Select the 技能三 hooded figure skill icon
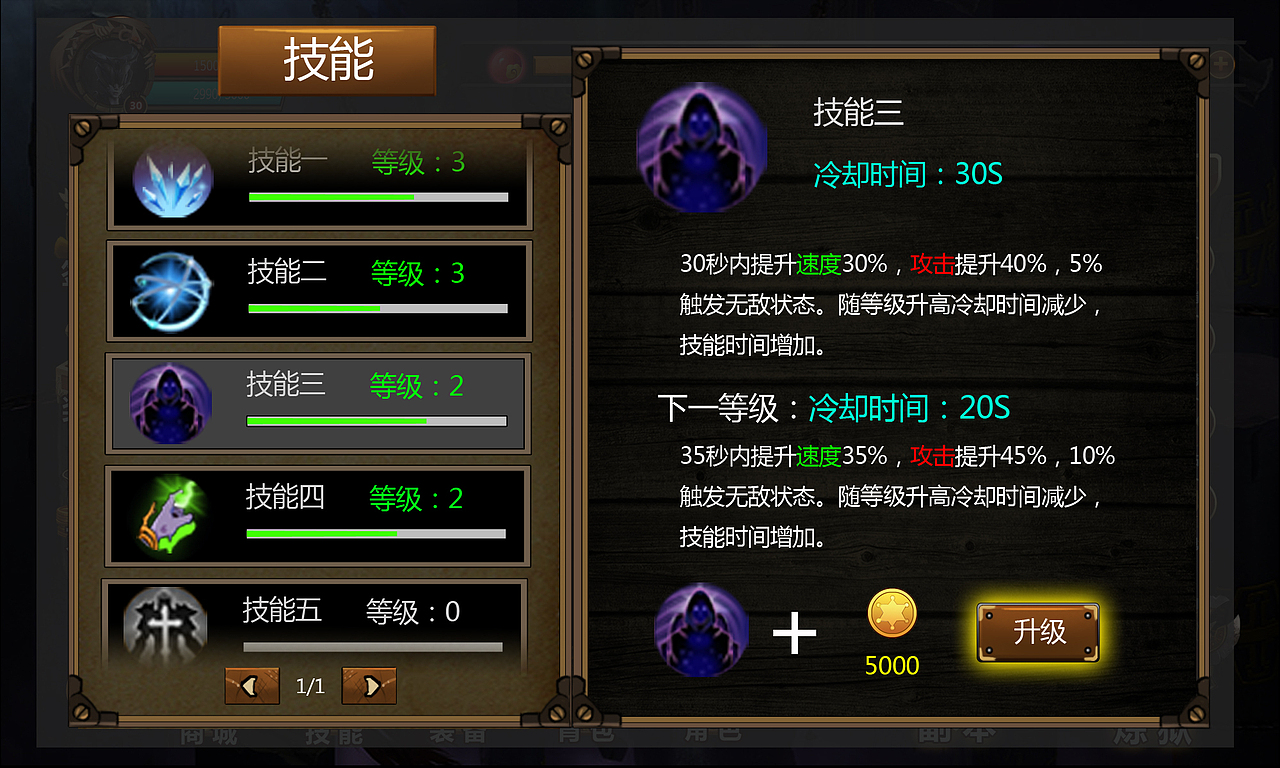The image size is (1280, 768). pos(172,404)
